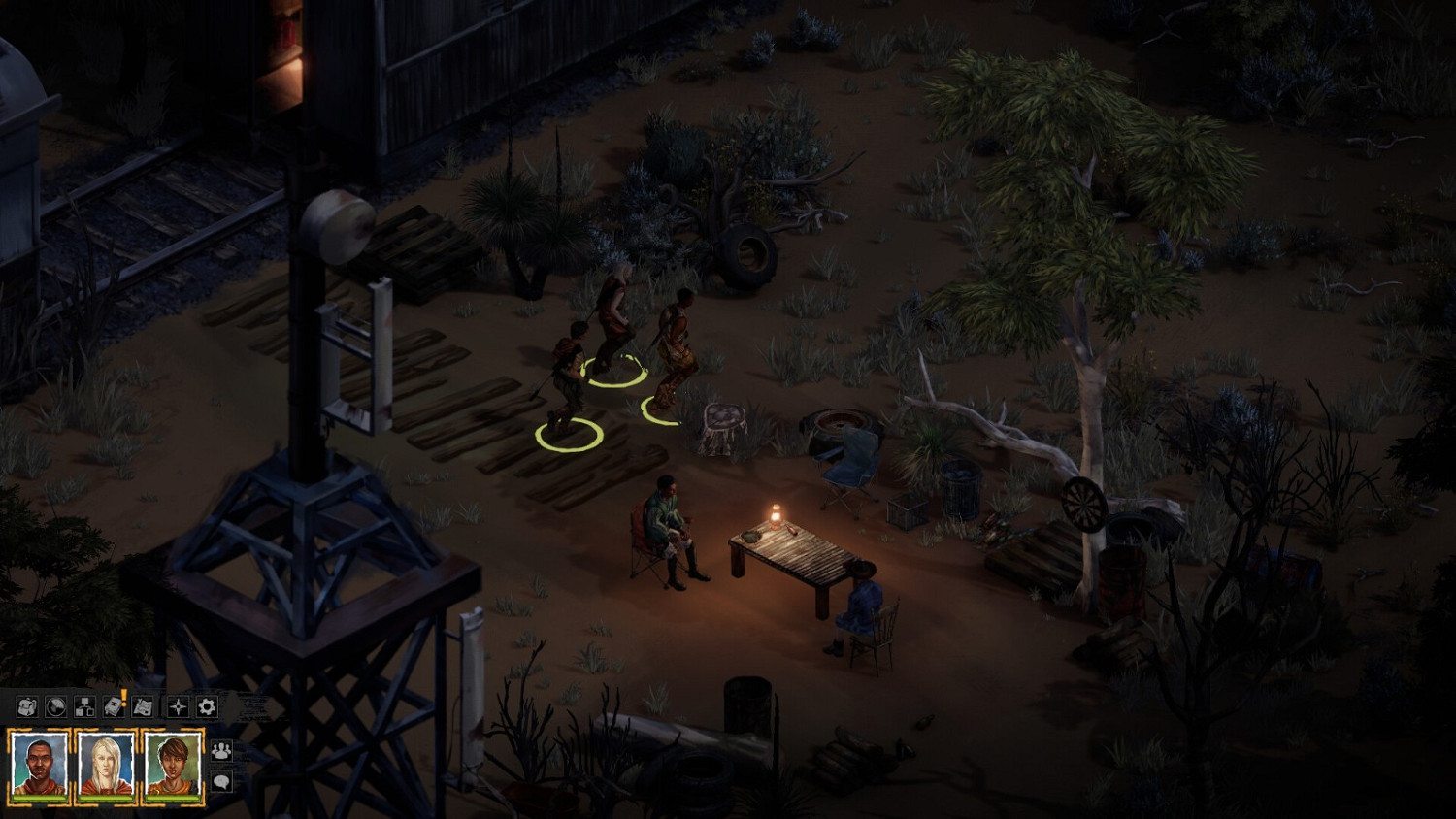Toggle the party formation group icon
Image resolution: width=1456 pixels, height=819 pixels.
point(221,751)
